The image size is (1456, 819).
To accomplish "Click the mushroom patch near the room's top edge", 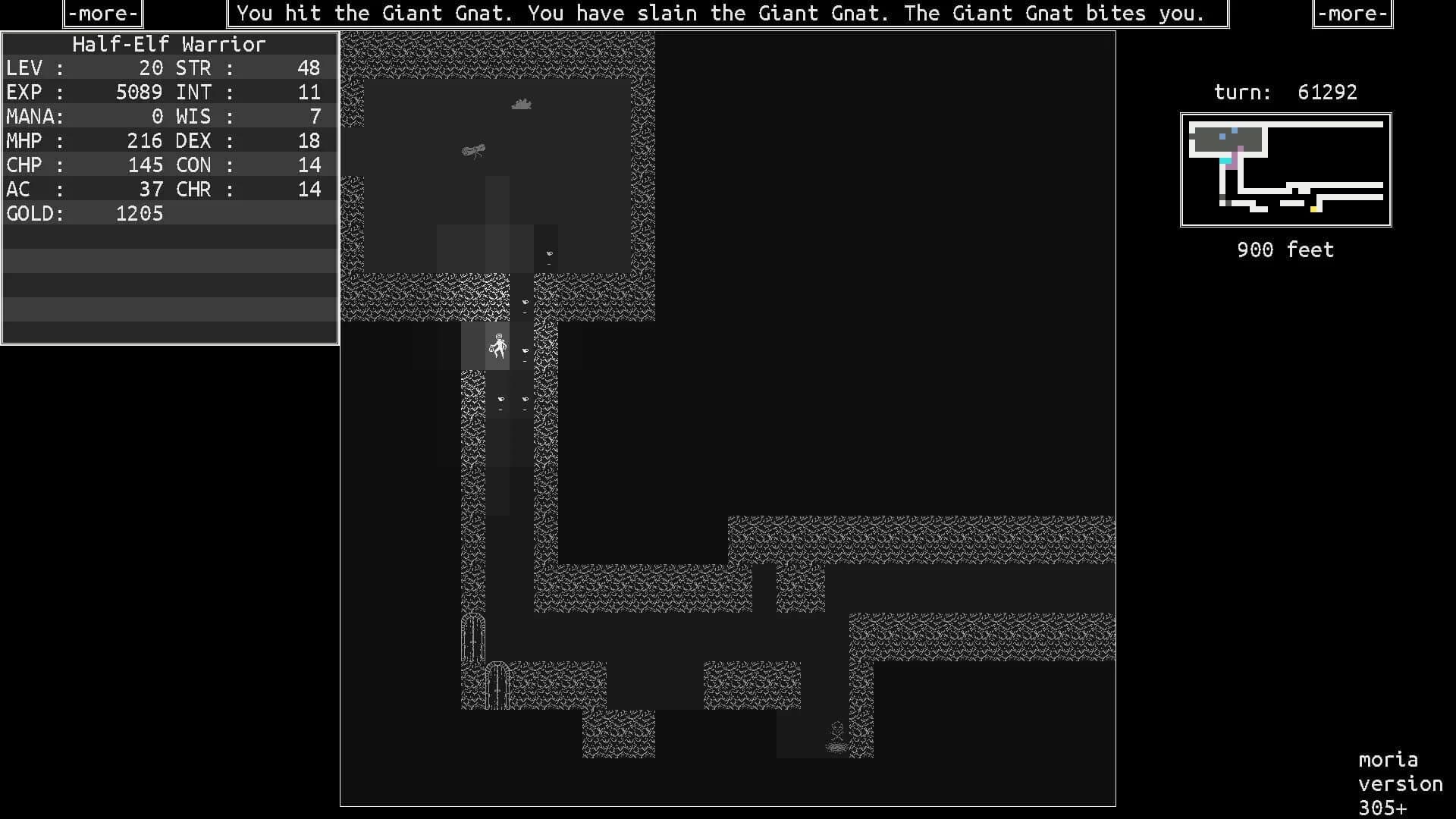I will (523, 105).
